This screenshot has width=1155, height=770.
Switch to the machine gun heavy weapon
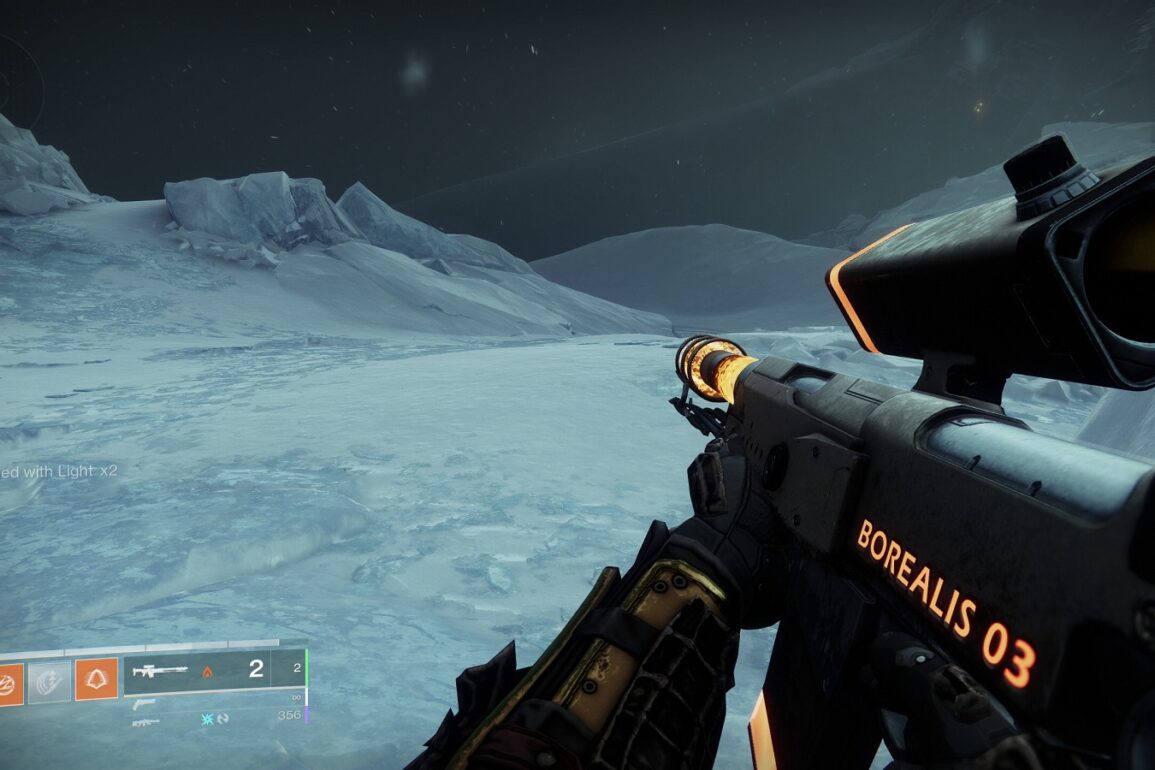(144, 722)
